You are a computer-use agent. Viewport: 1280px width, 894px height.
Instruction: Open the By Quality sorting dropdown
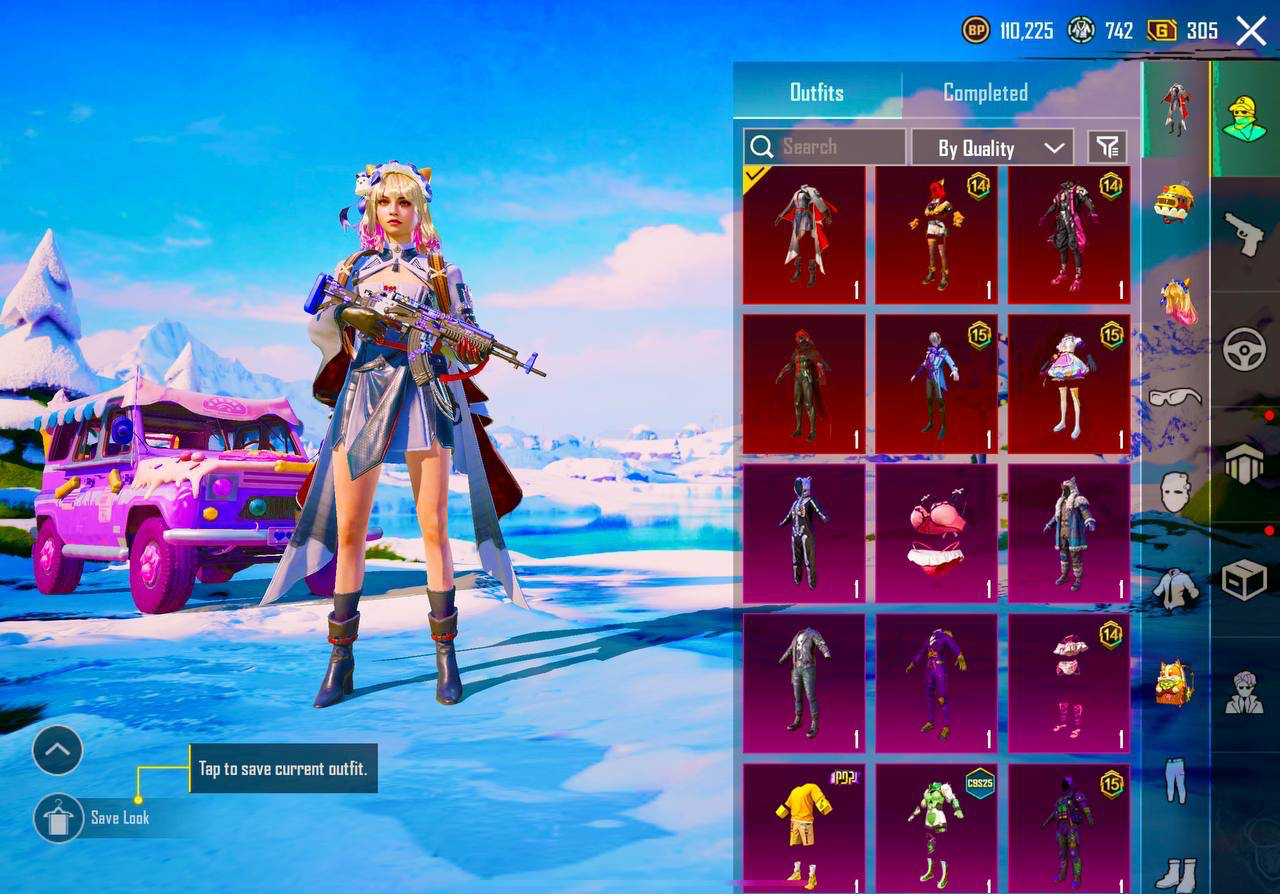(991, 147)
